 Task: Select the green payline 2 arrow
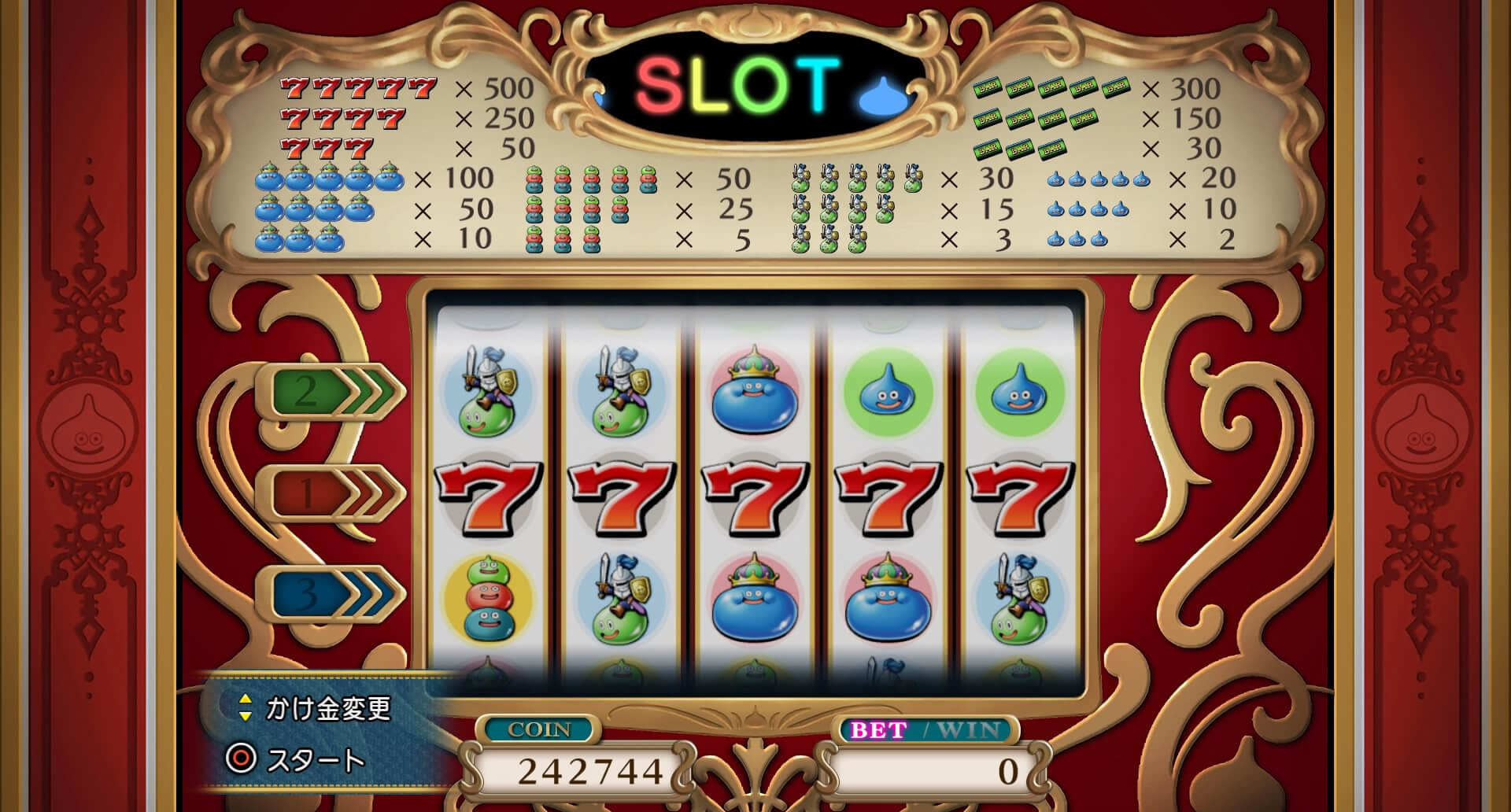click(x=331, y=391)
